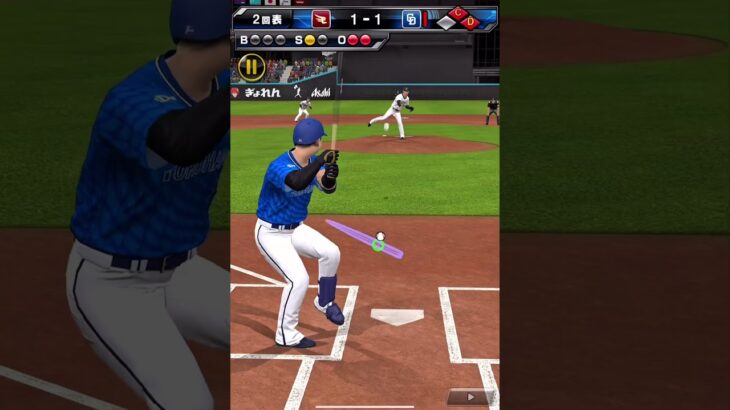This screenshot has height=410, width=730.
Task: Click the green batting aim cursor
Action: 378,244
